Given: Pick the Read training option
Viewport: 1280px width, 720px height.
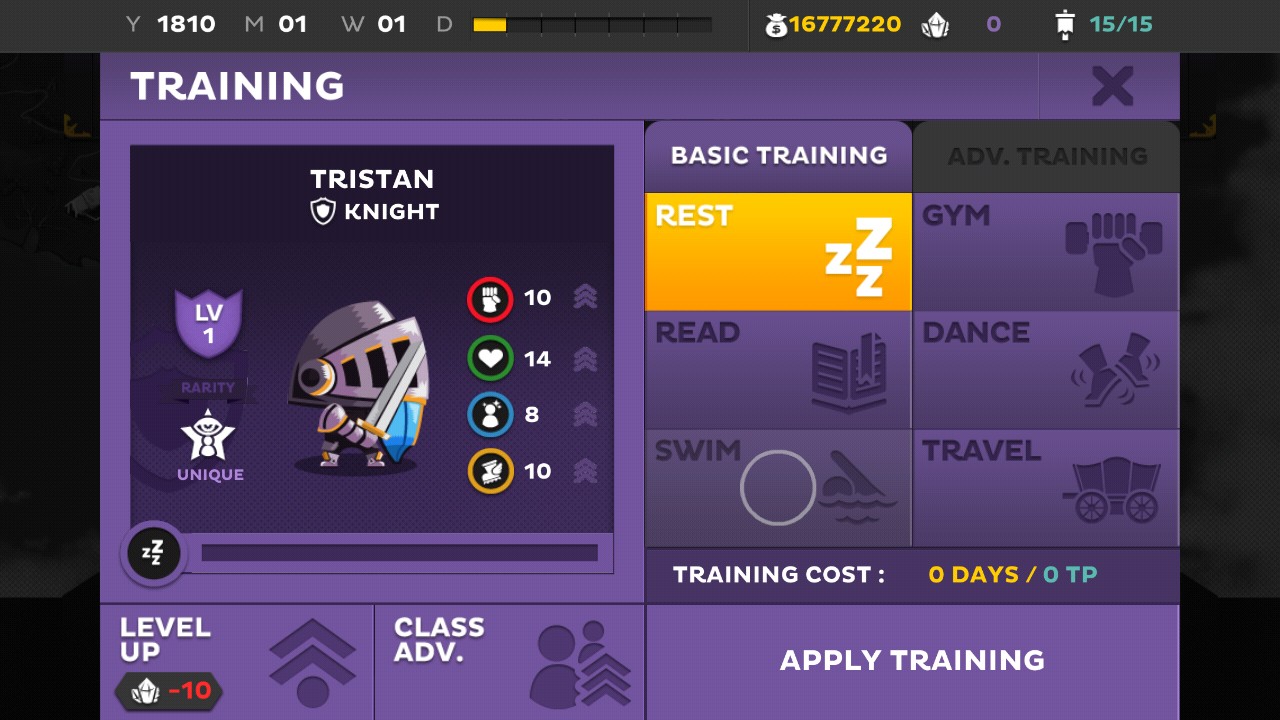Looking at the screenshot, I should 778,370.
